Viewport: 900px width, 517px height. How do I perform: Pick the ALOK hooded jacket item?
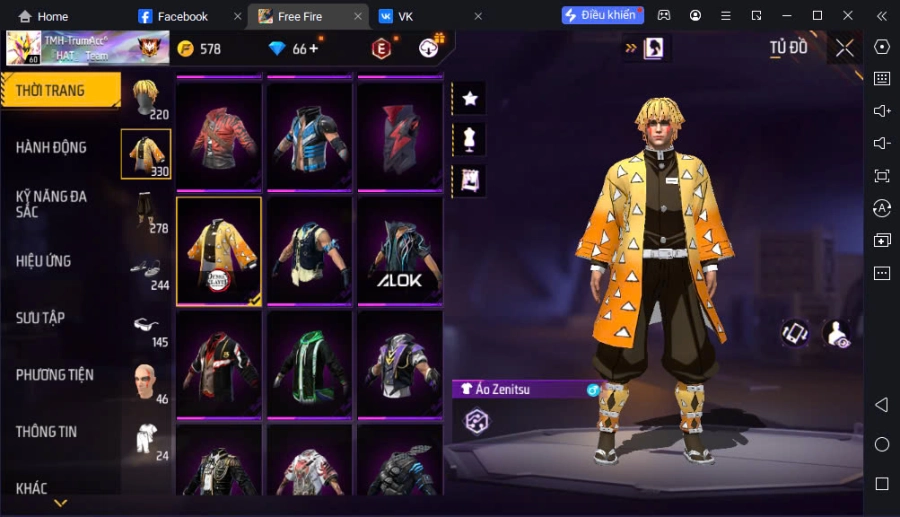[x=399, y=250]
